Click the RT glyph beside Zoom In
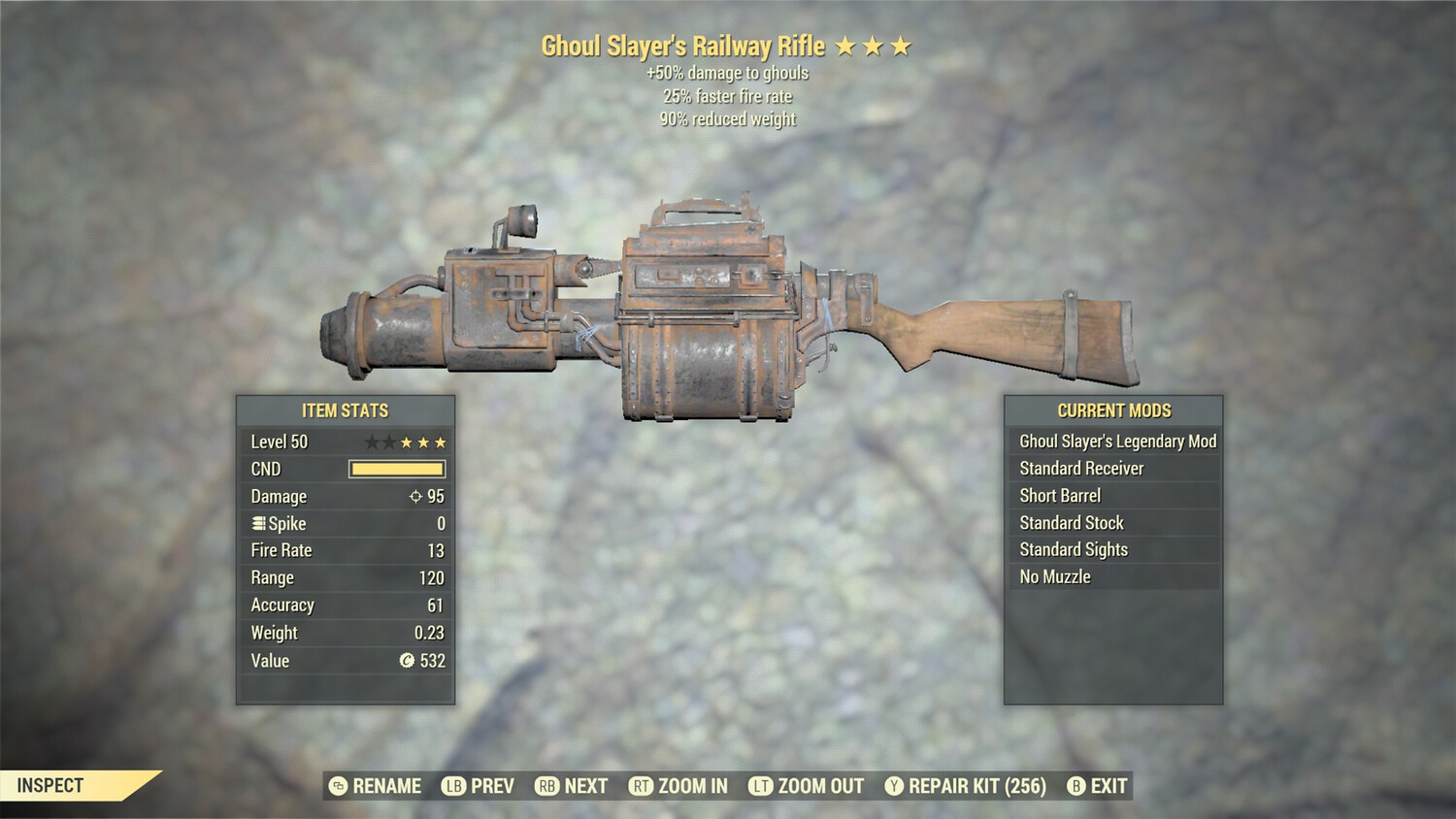This screenshot has width=1456, height=819. (x=642, y=786)
